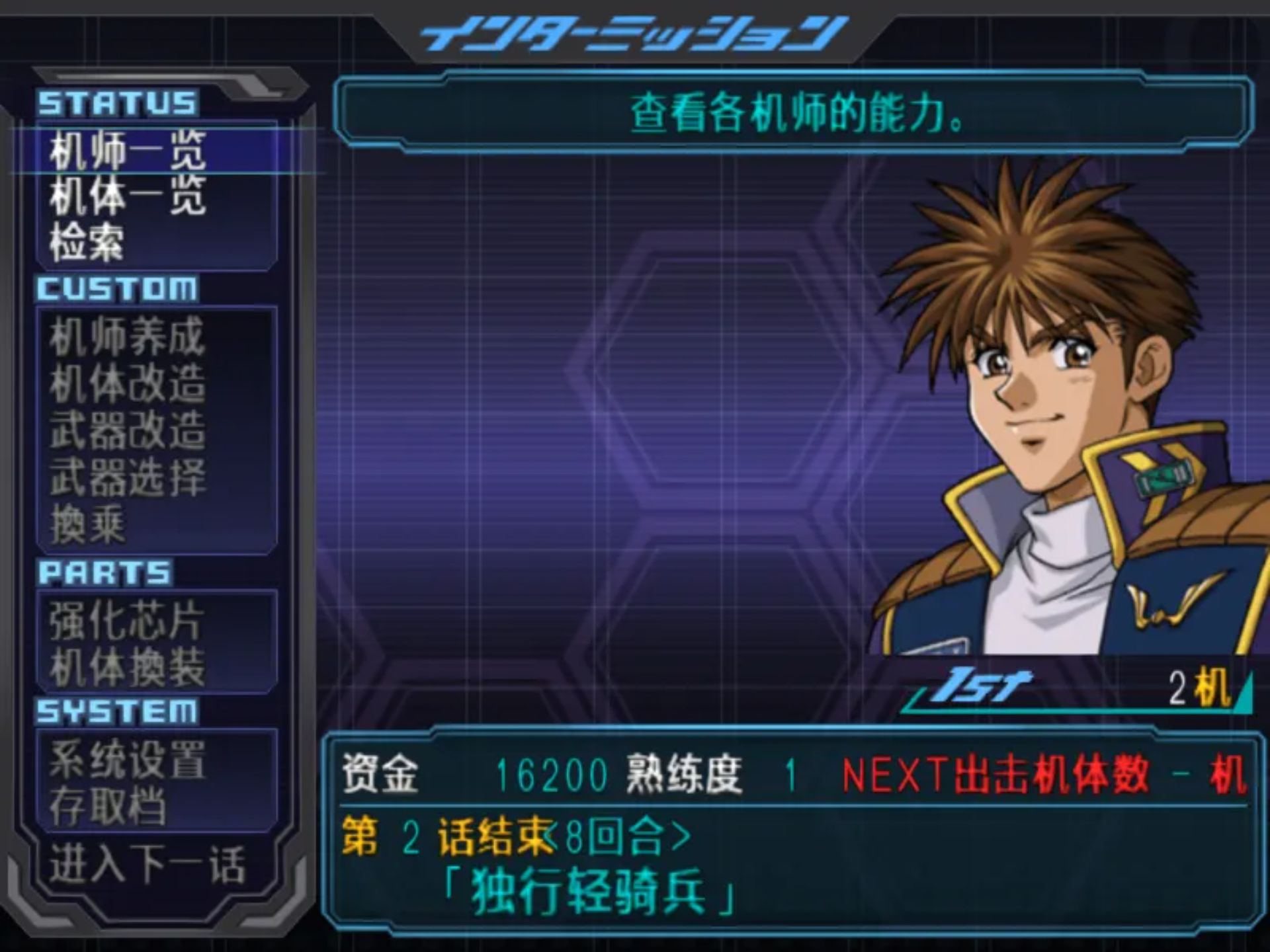Open the 存取档 save/load menu

coord(108,807)
